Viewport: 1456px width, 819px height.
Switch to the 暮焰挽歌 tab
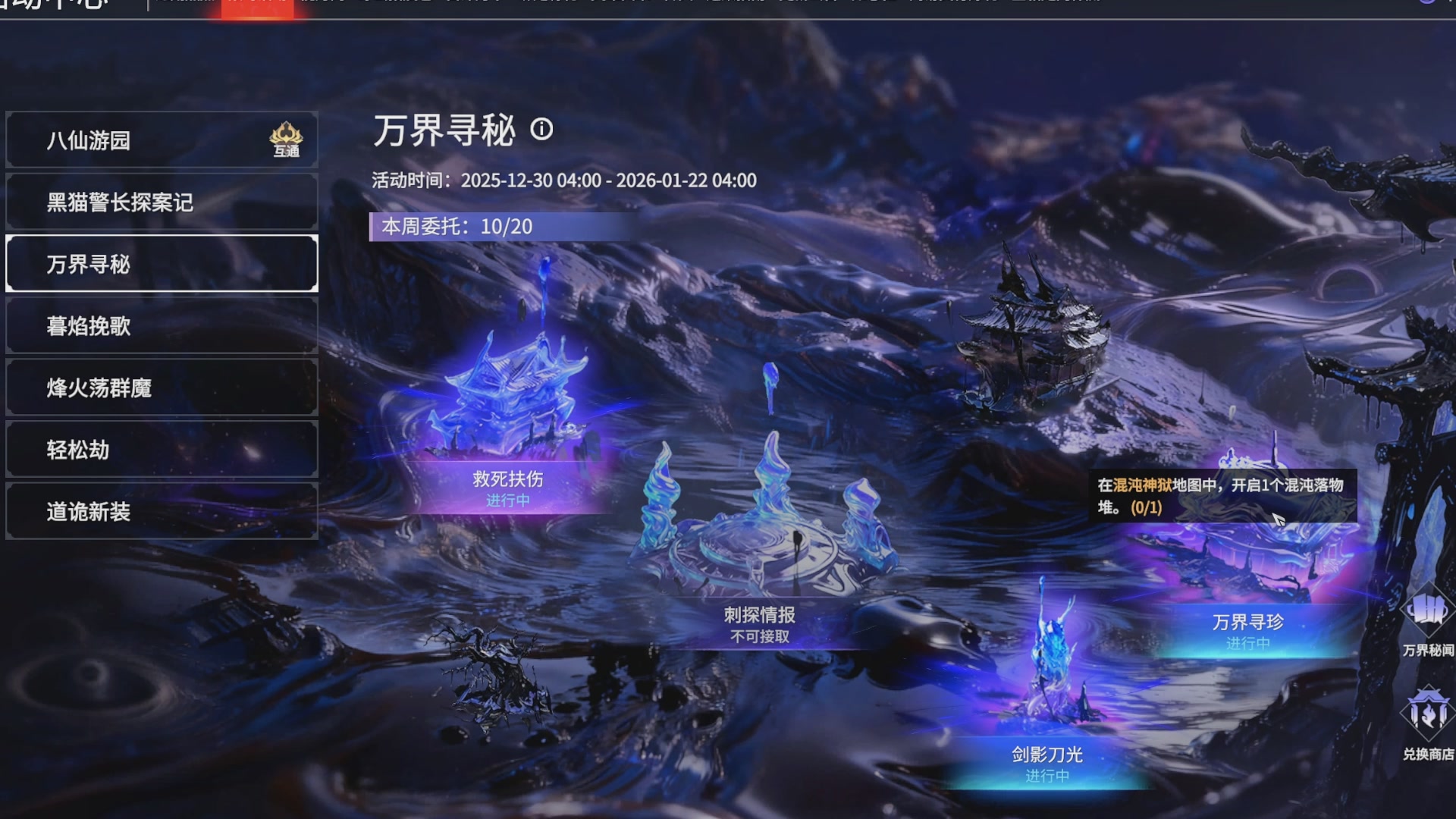click(x=162, y=326)
